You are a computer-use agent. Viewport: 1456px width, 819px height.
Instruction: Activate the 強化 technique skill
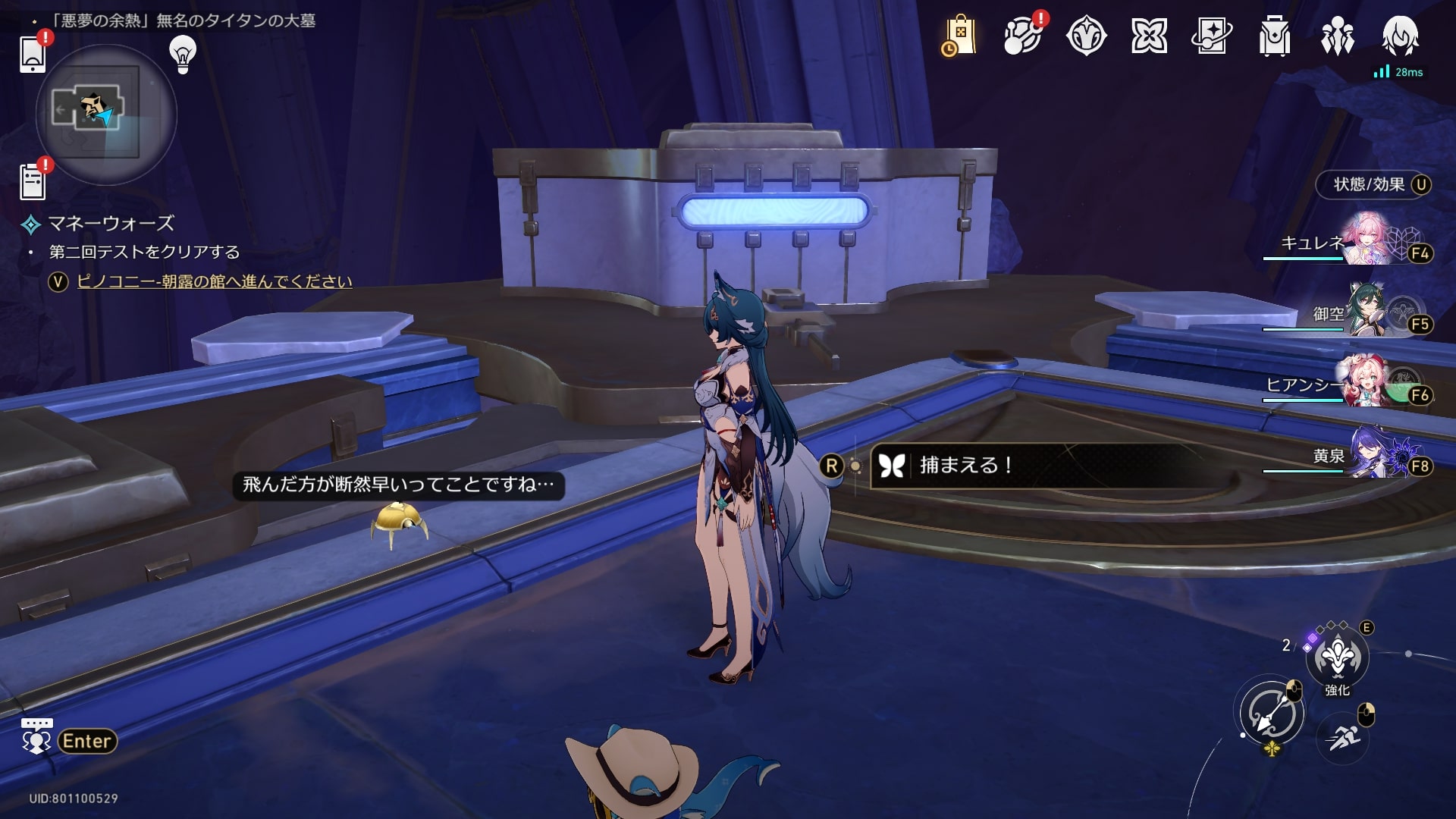pyautogui.click(x=1337, y=658)
